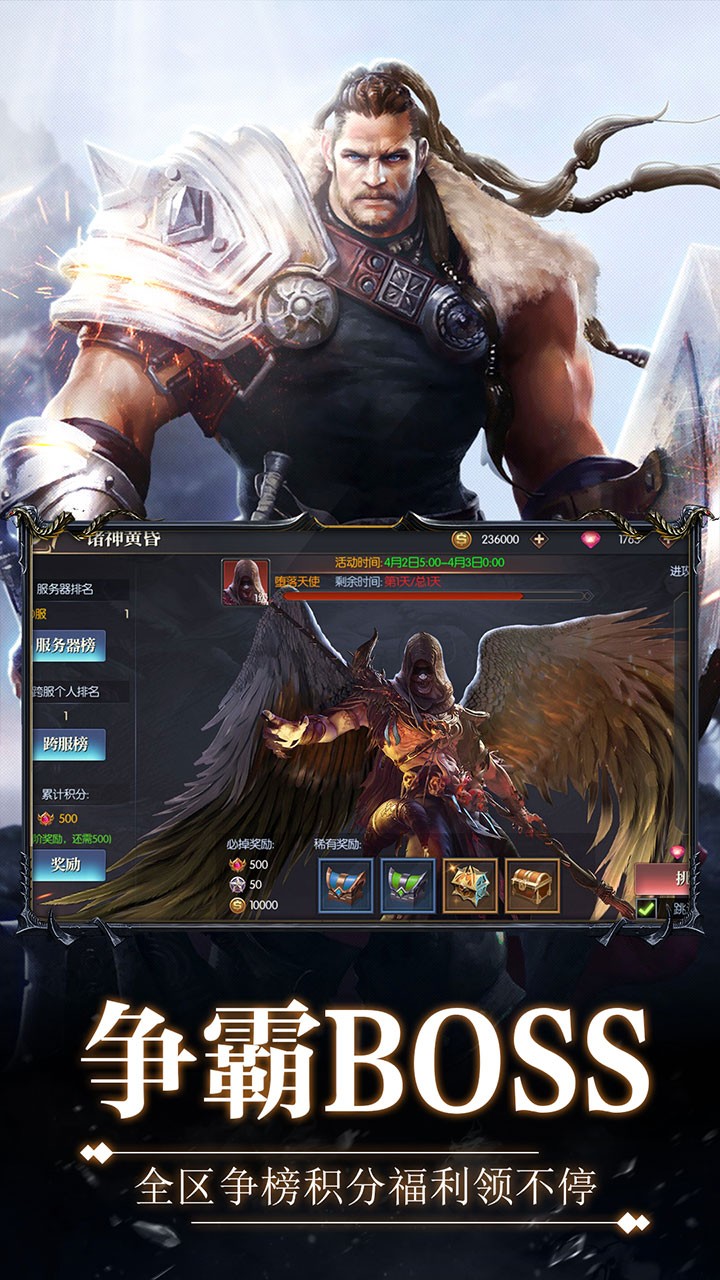Add gold with the plus button
The height and width of the screenshot is (1280, 720).
[x=540, y=539]
